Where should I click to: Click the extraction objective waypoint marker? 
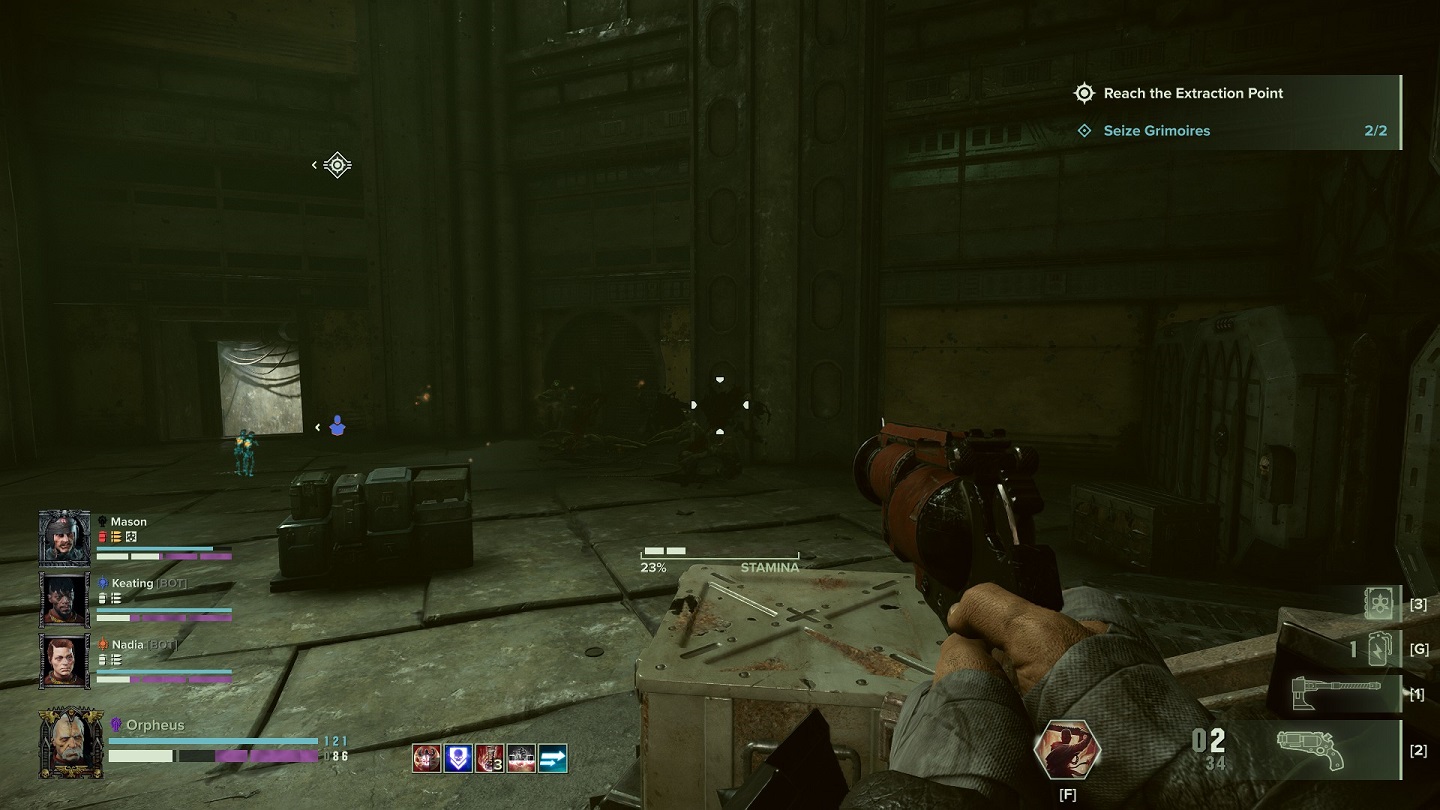[338, 165]
